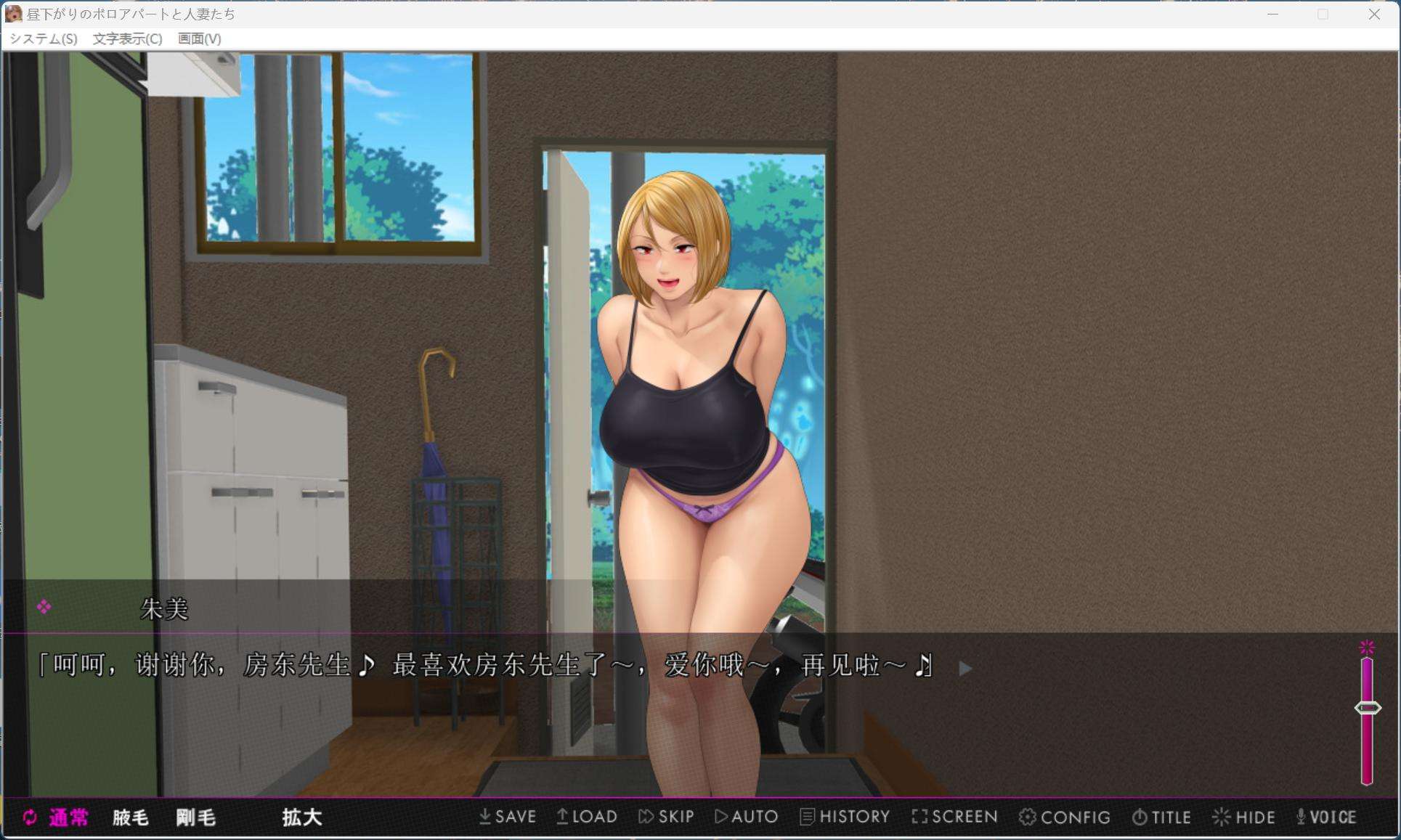The height and width of the screenshot is (840, 1401).
Task: Open the 画面(V) menu
Action: (198, 39)
